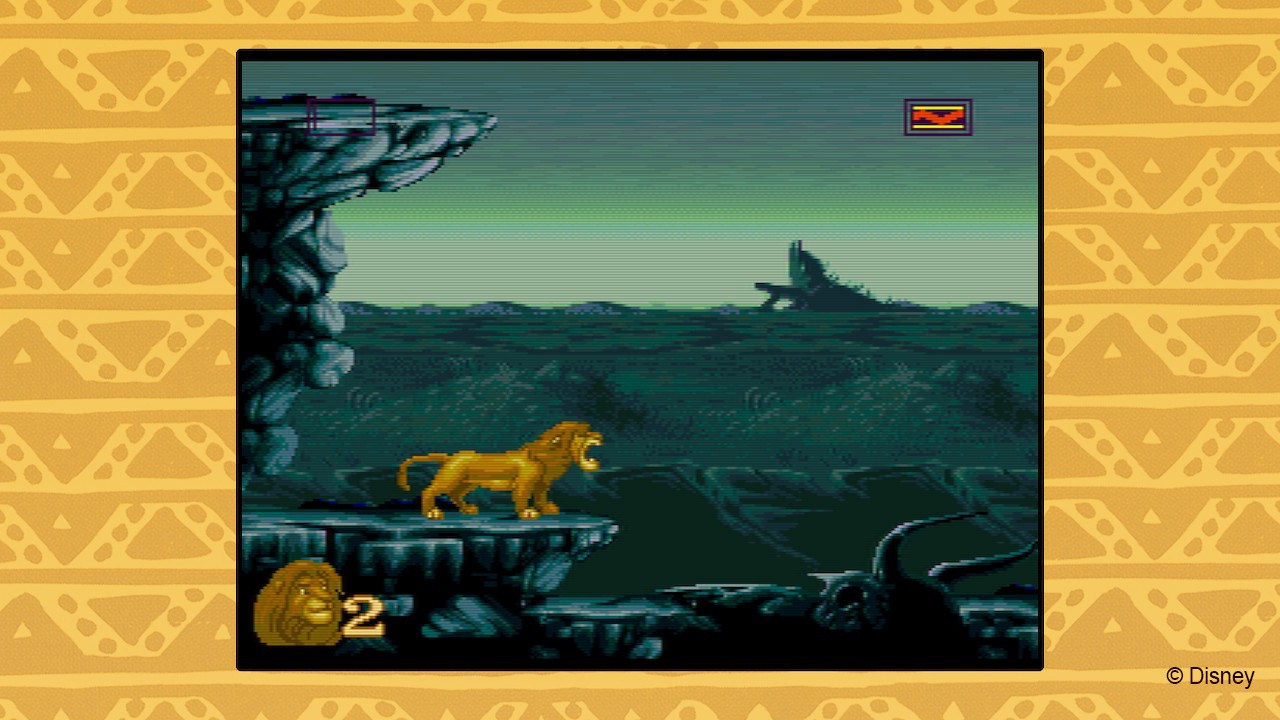Click the orange zigzag inside the health gauge frame
This screenshot has height=720, width=1280.
coord(939,116)
